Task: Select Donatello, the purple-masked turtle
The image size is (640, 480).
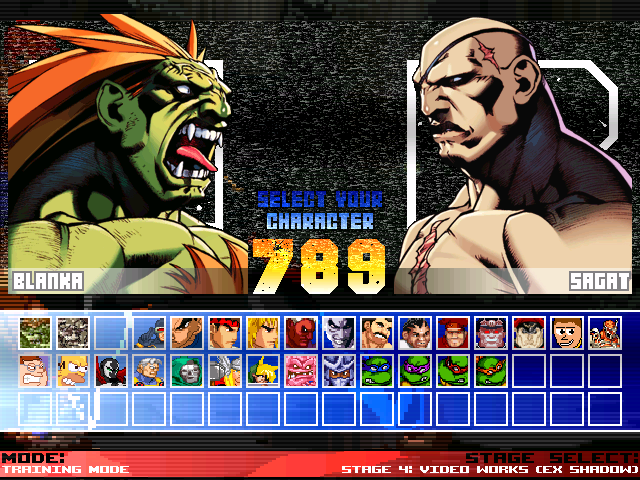Action: tap(415, 371)
